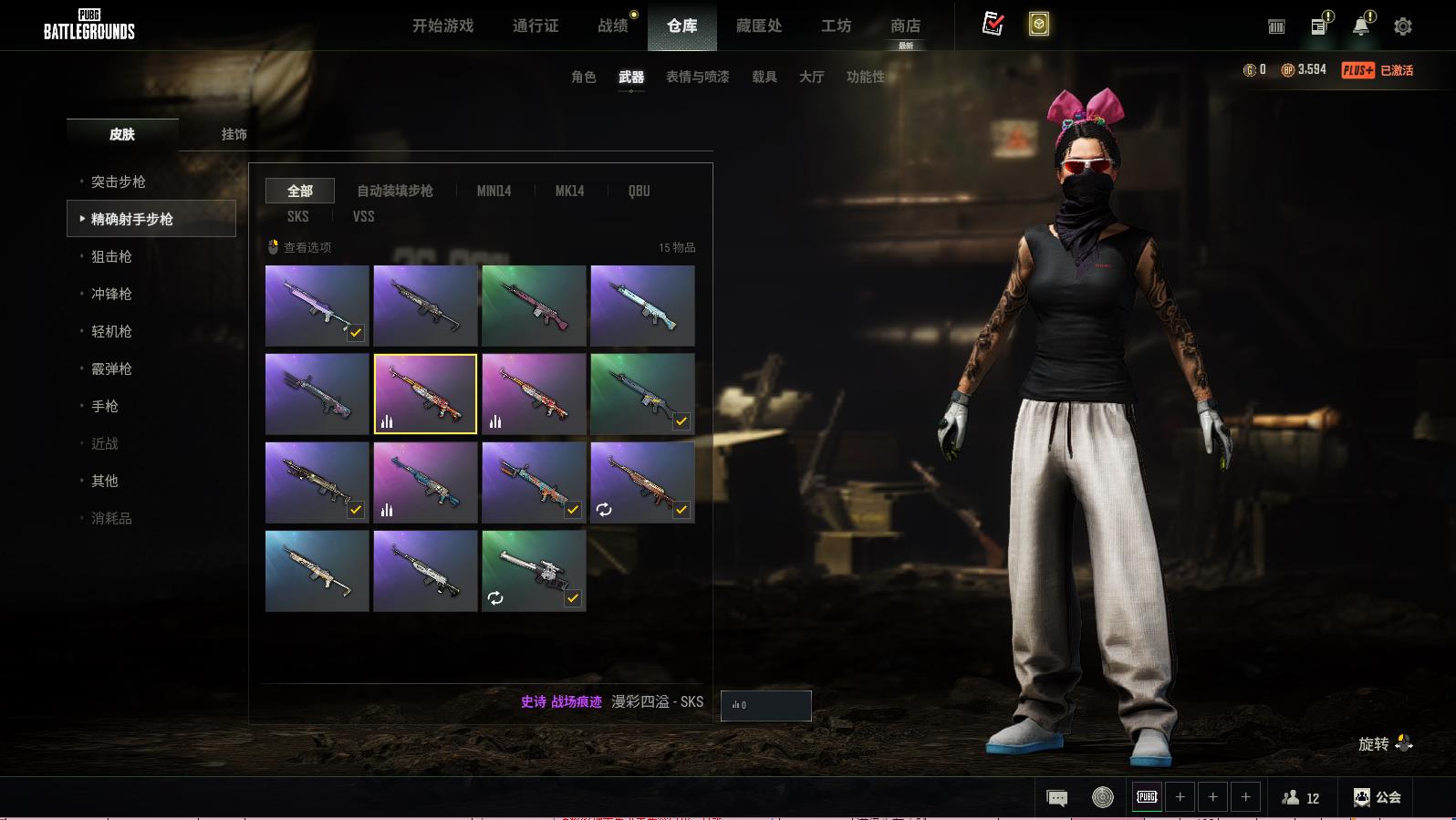Image resolution: width=1456 pixels, height=820 pixels.
Task: Select the 狙击枪 sniper rifle category
Action: [111, 256]
